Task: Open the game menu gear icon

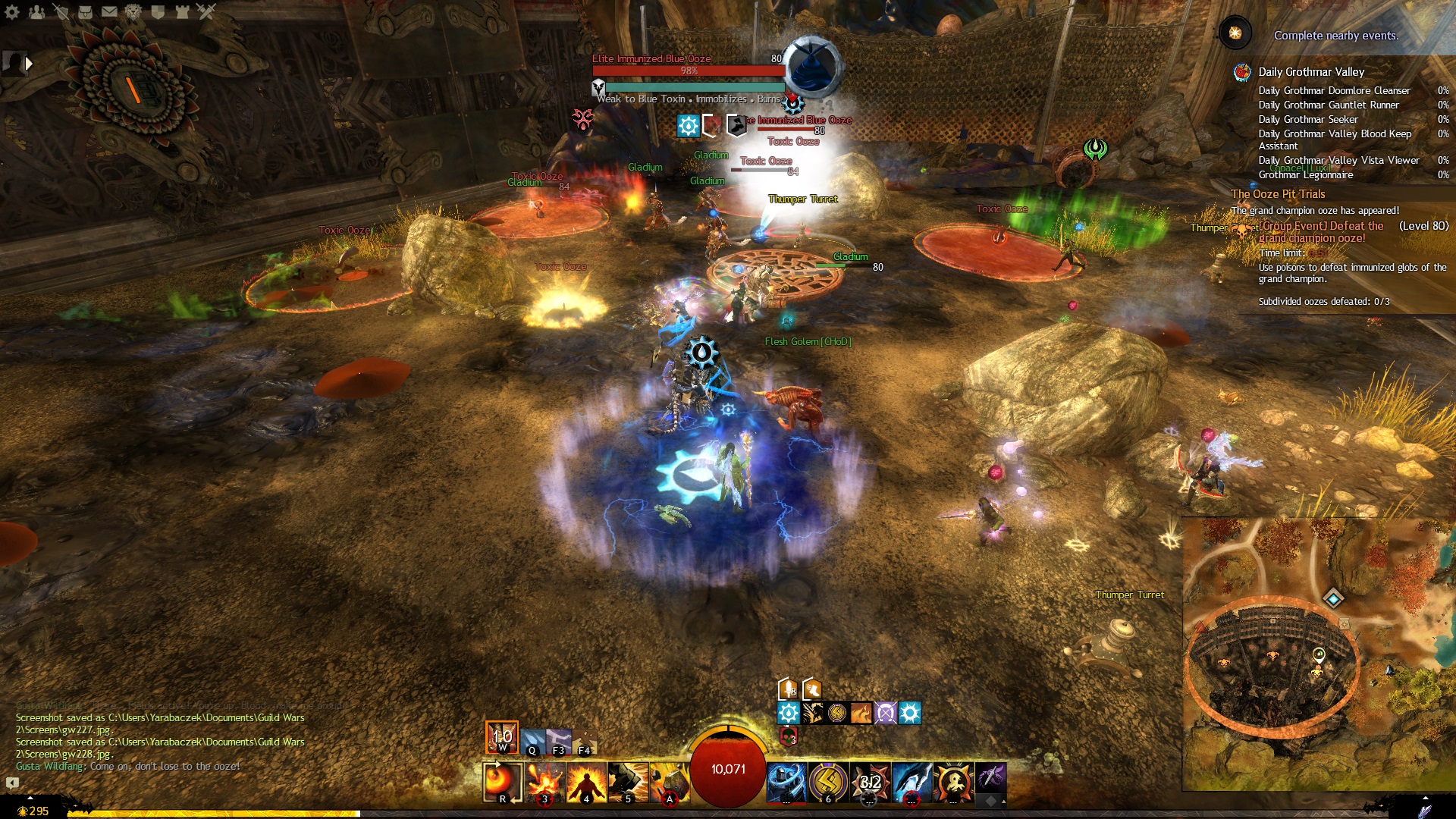Action: click(x=12, y=11)
